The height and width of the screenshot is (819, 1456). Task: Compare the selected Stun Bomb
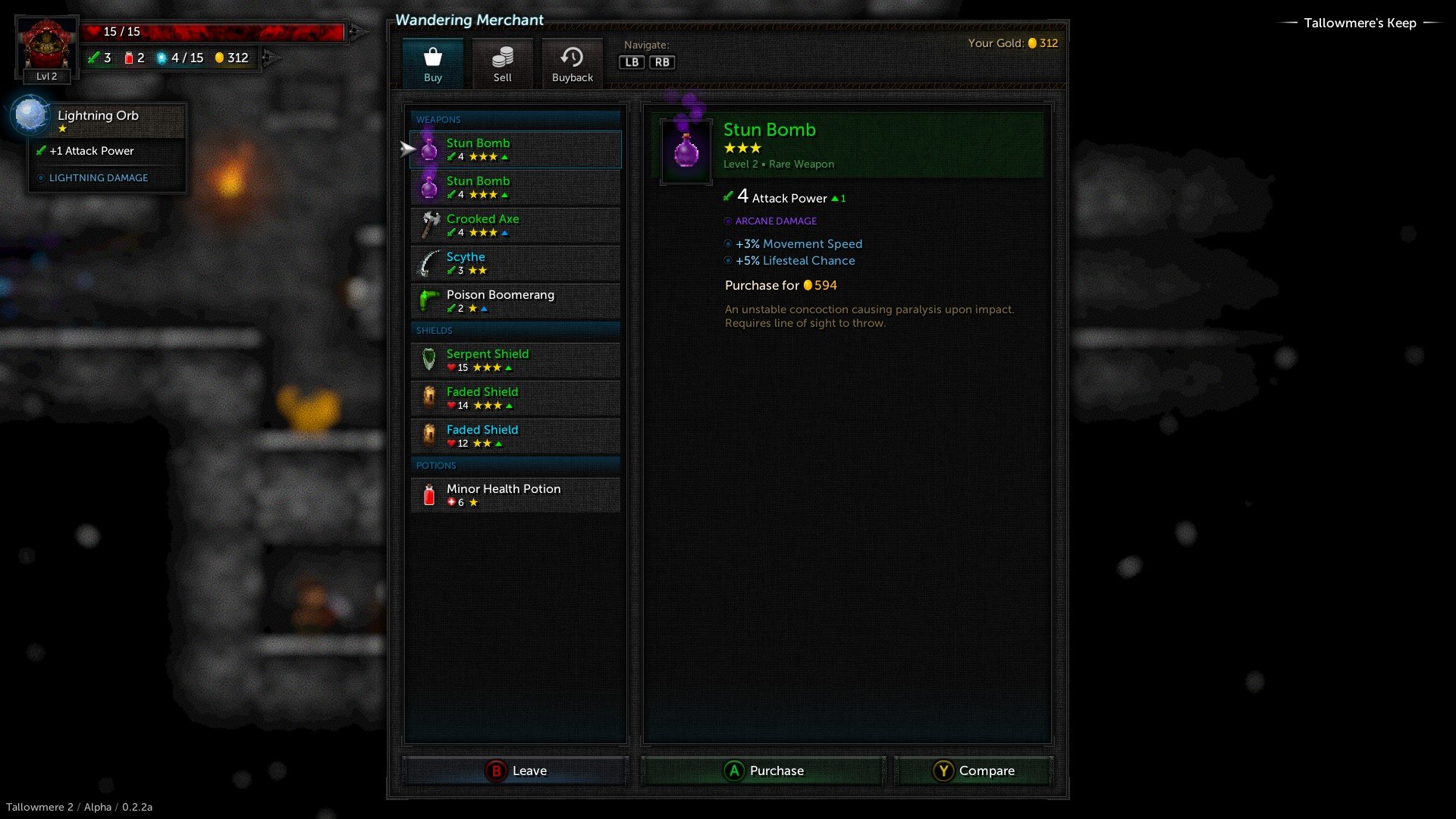(974, 770)
